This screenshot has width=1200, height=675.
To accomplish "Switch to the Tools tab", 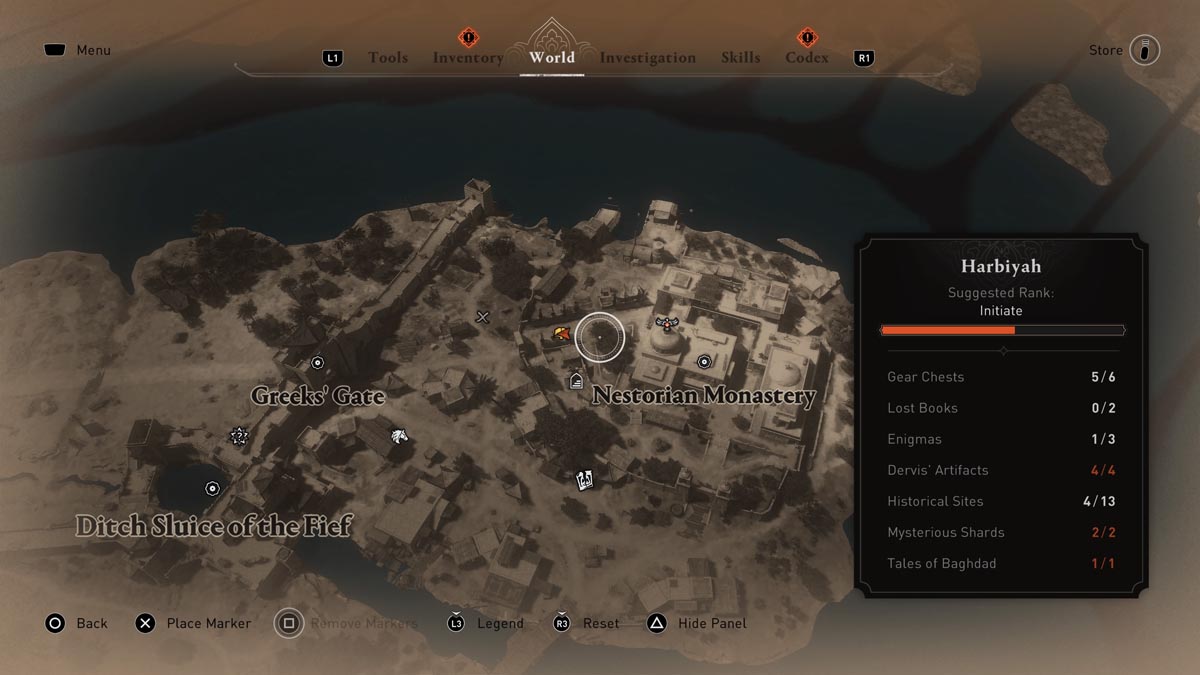I will point(388,58).
